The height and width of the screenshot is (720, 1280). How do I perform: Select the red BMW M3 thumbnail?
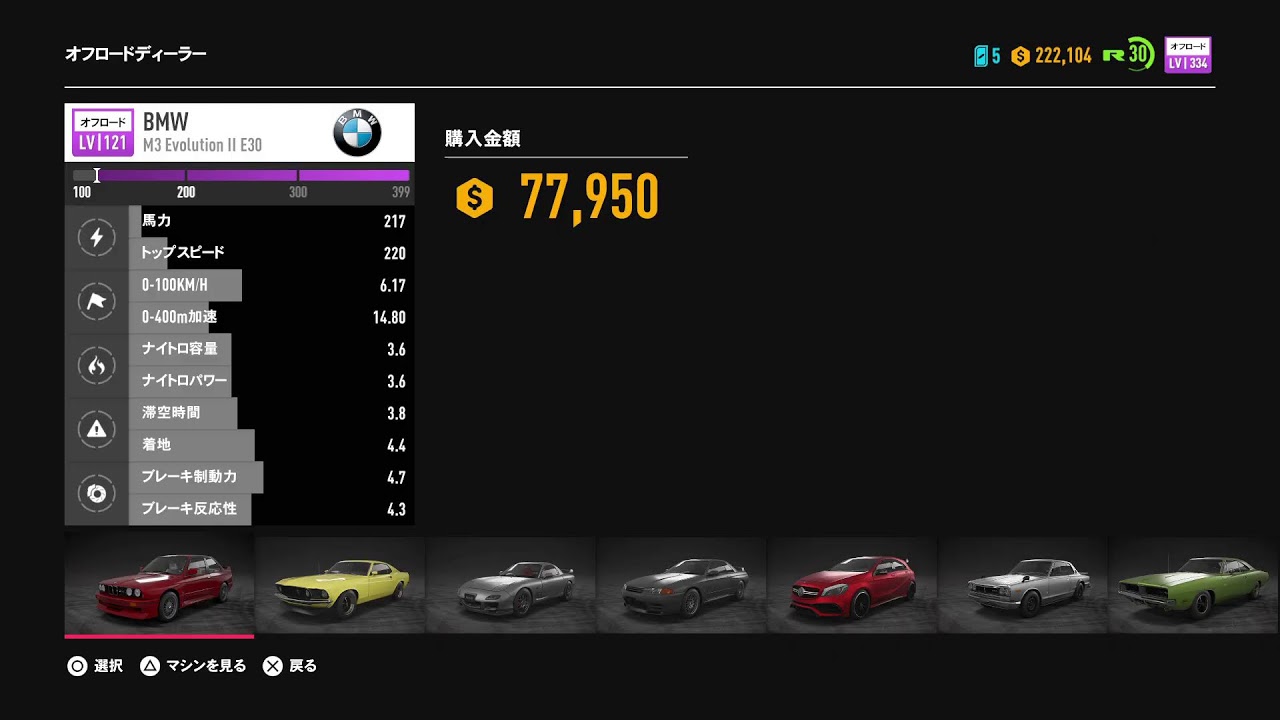point(159,585)
